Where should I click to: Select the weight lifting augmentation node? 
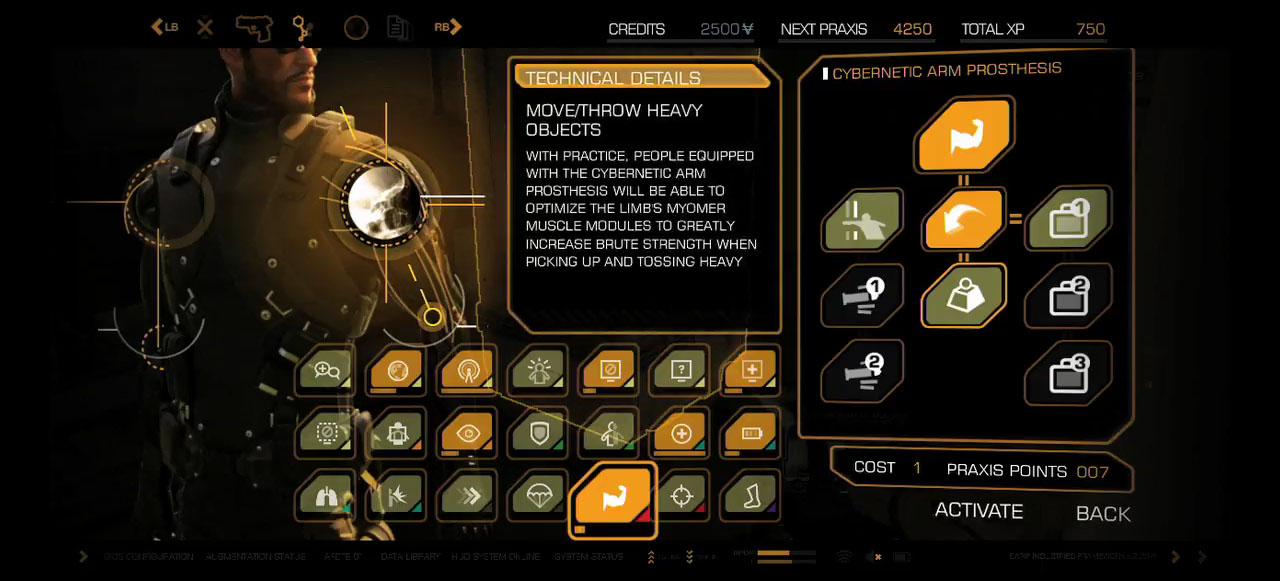click(x=962, y=295)
